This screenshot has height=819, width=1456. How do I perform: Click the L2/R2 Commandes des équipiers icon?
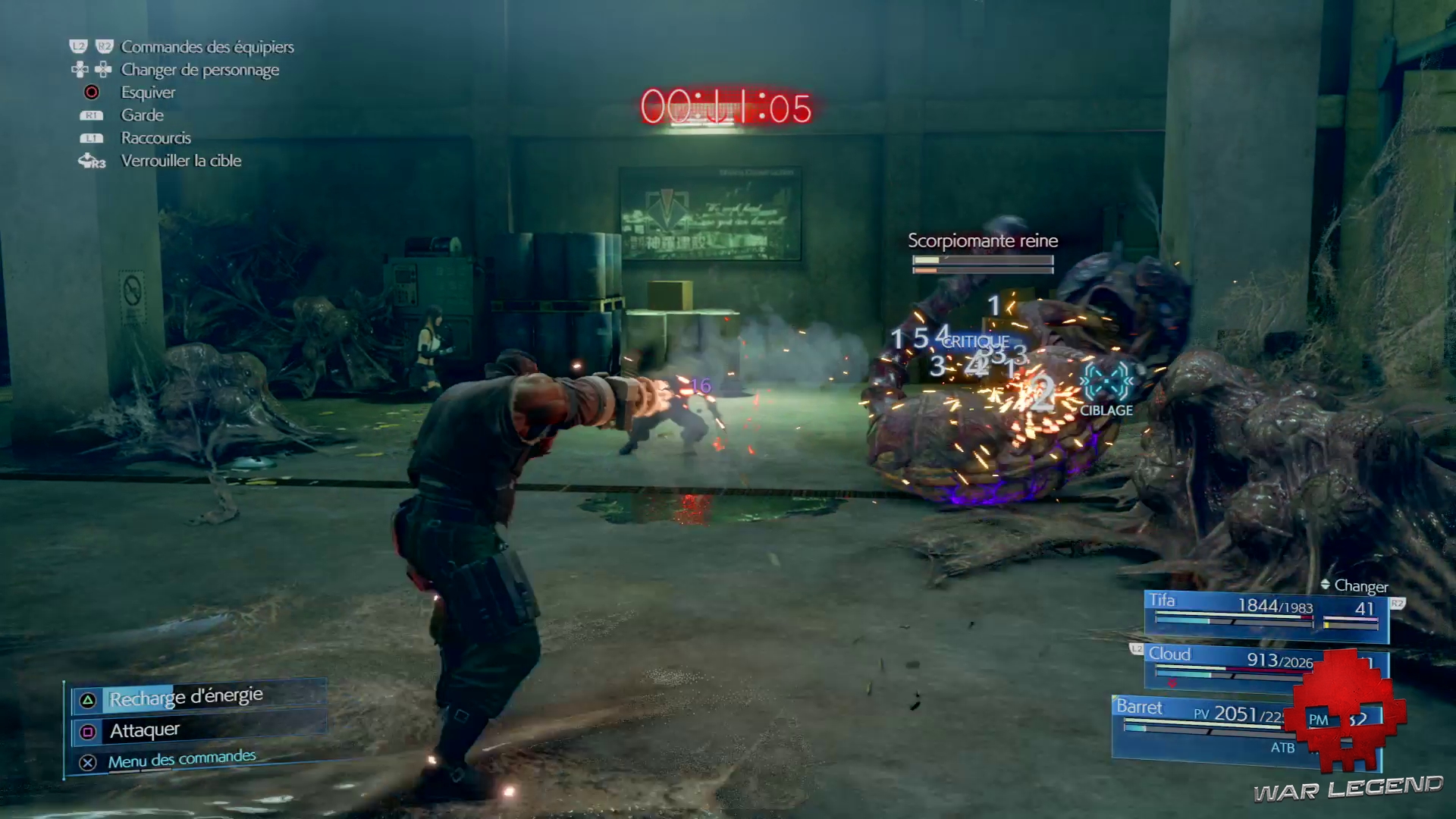[93, 47]
